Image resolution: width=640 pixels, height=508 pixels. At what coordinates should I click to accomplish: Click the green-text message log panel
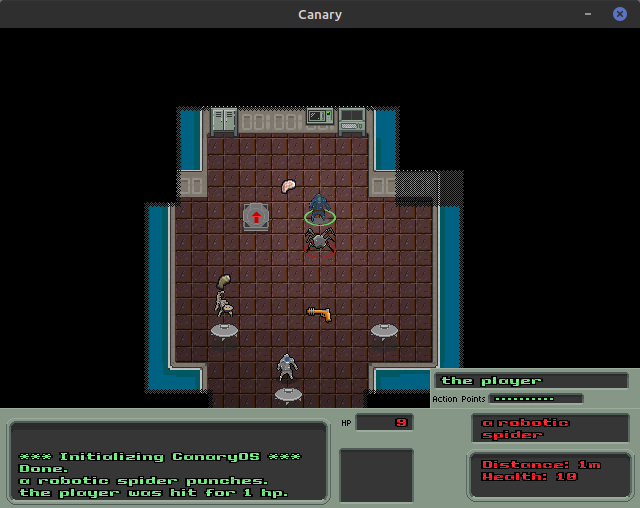point(168,462)
